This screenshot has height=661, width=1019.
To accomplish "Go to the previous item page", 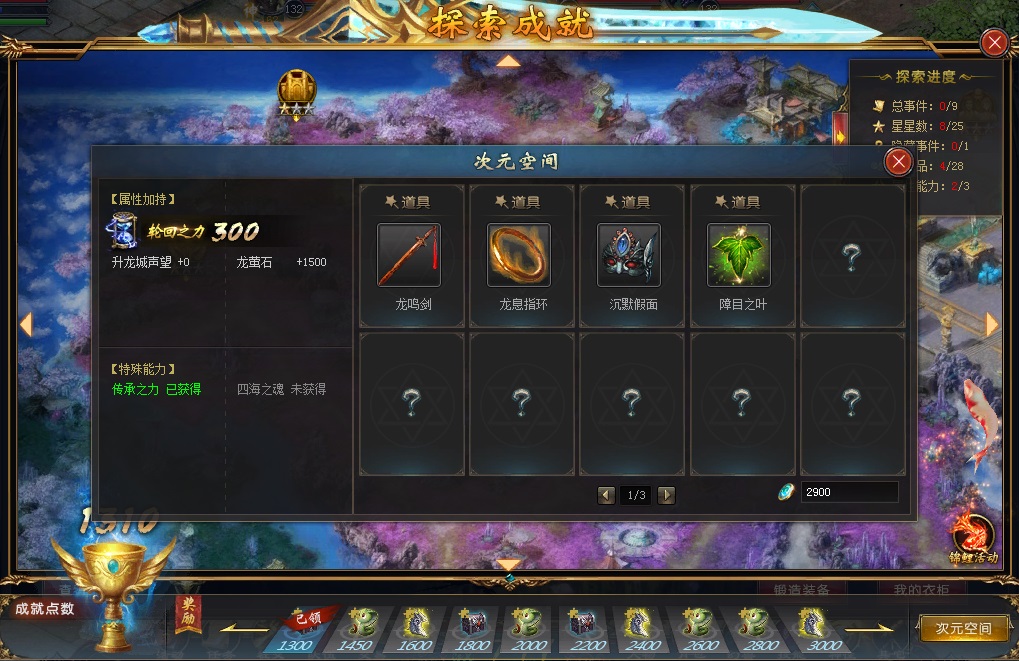I will (606, 495).
